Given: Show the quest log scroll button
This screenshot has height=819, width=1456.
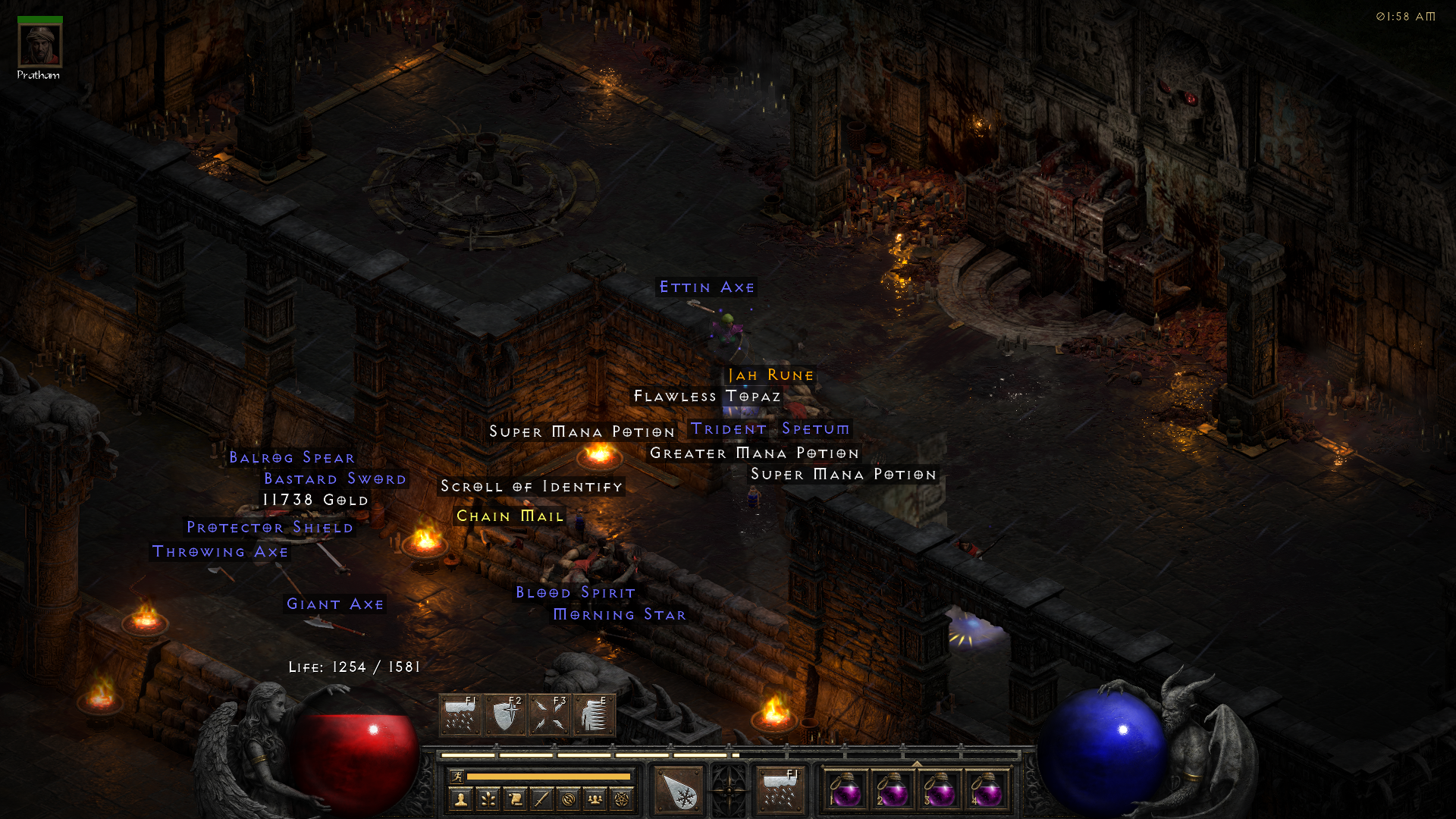Looking at the screenshot, I should coord(515,799).
